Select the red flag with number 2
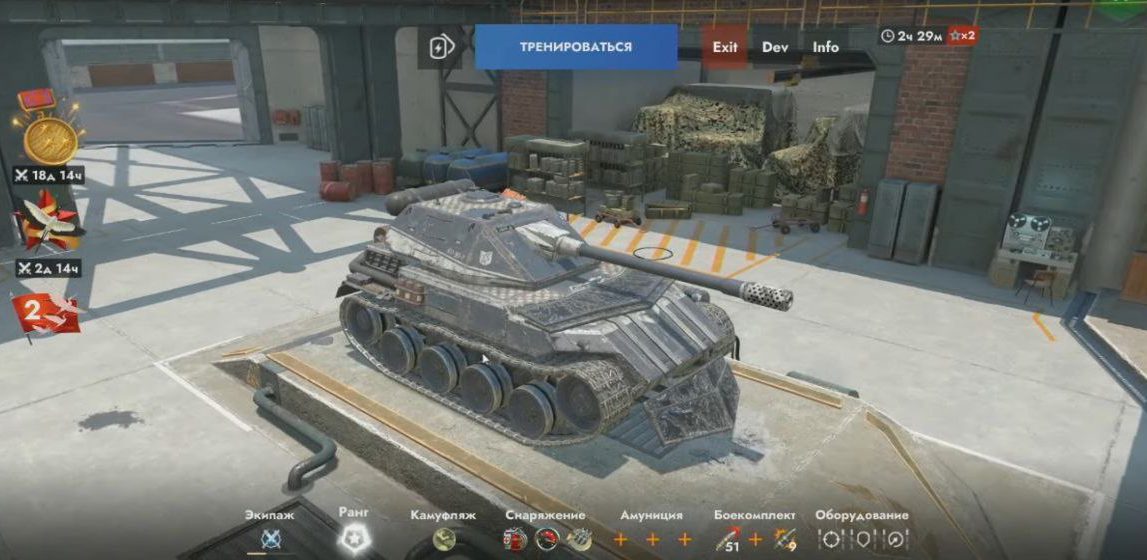Image resolution: width=1147 pixels, height=560 pixels. point(45,312)
